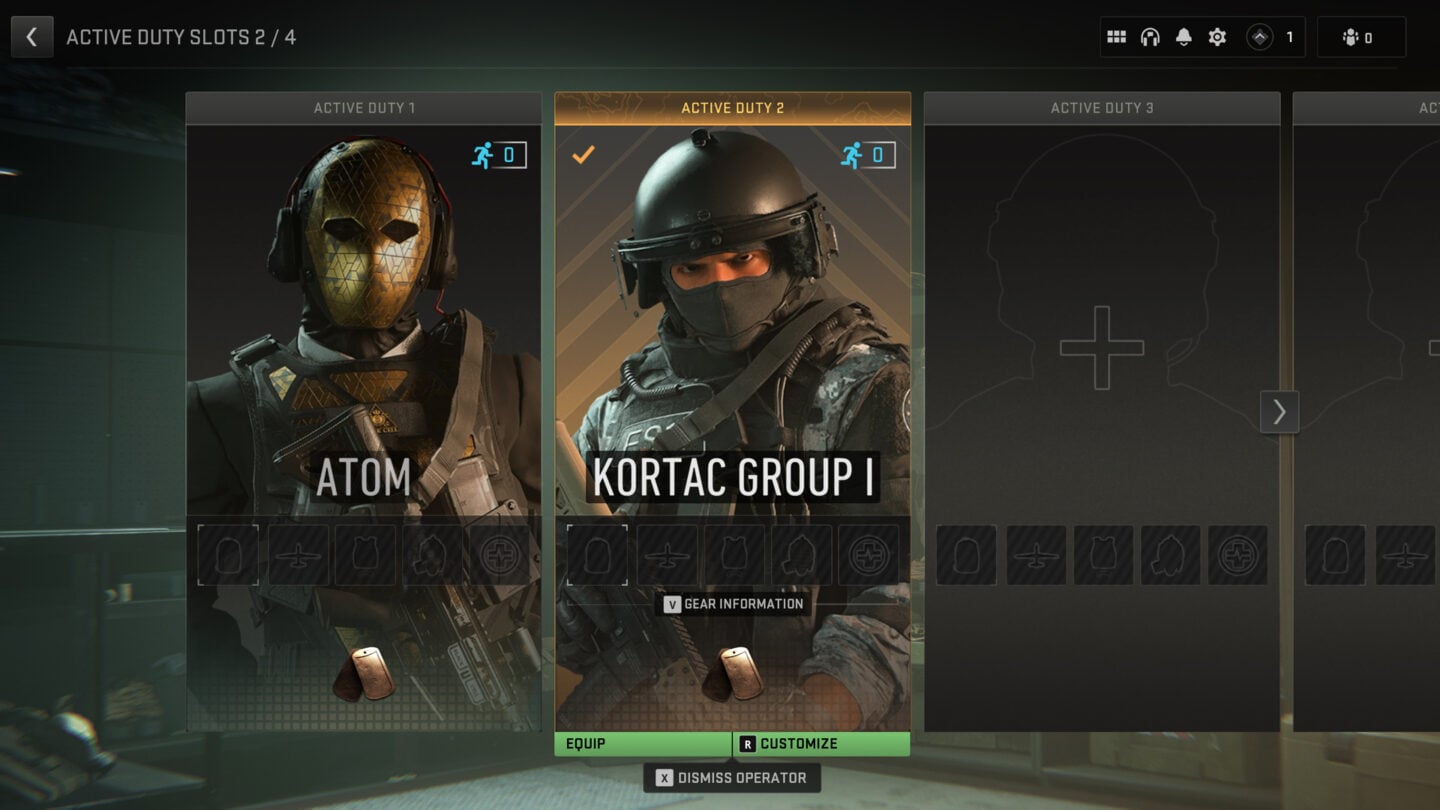Open voice chat headset settings

coord(1151,36)
